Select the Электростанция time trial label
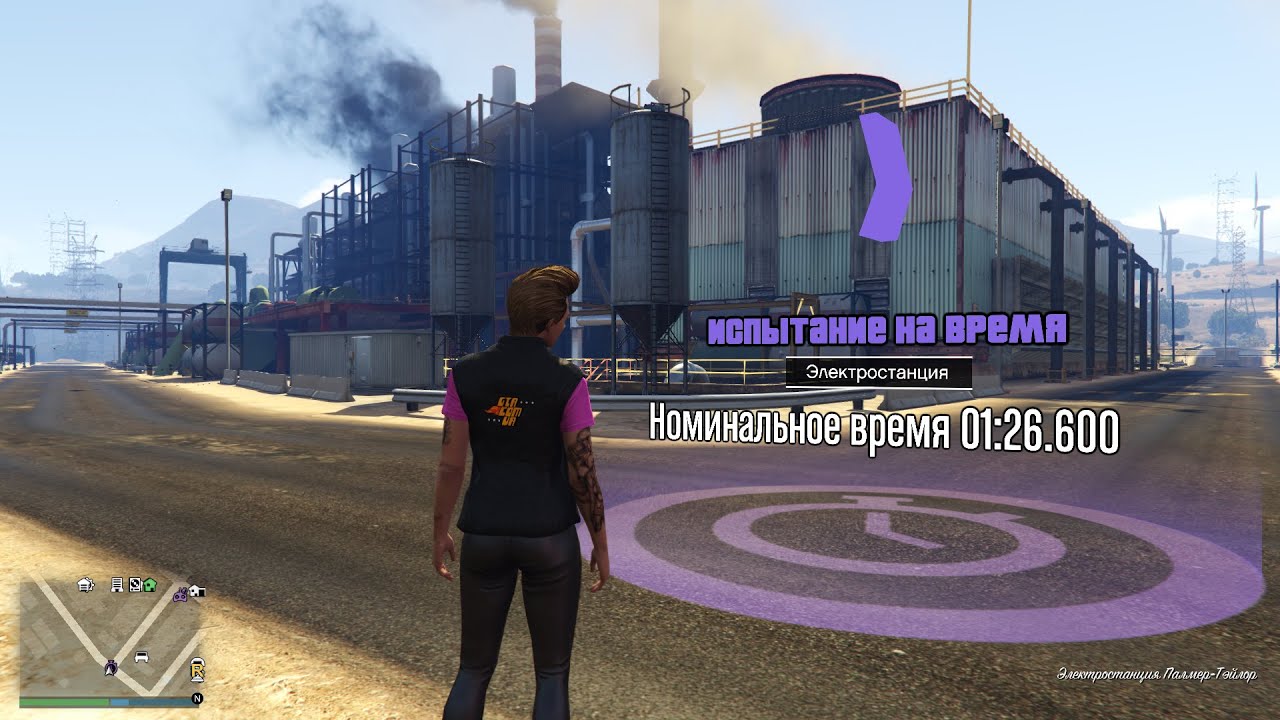 pyautogui.click(x=879, y=373)
